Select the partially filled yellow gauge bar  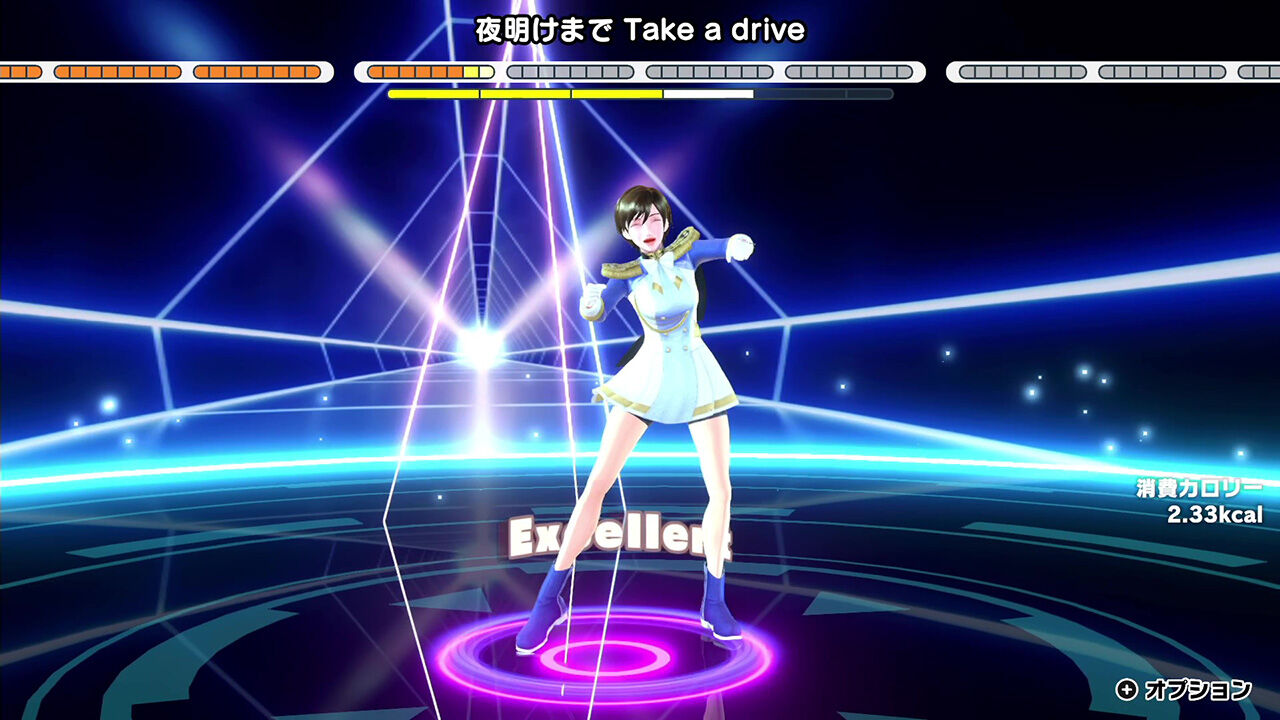(x=425, y=71)
